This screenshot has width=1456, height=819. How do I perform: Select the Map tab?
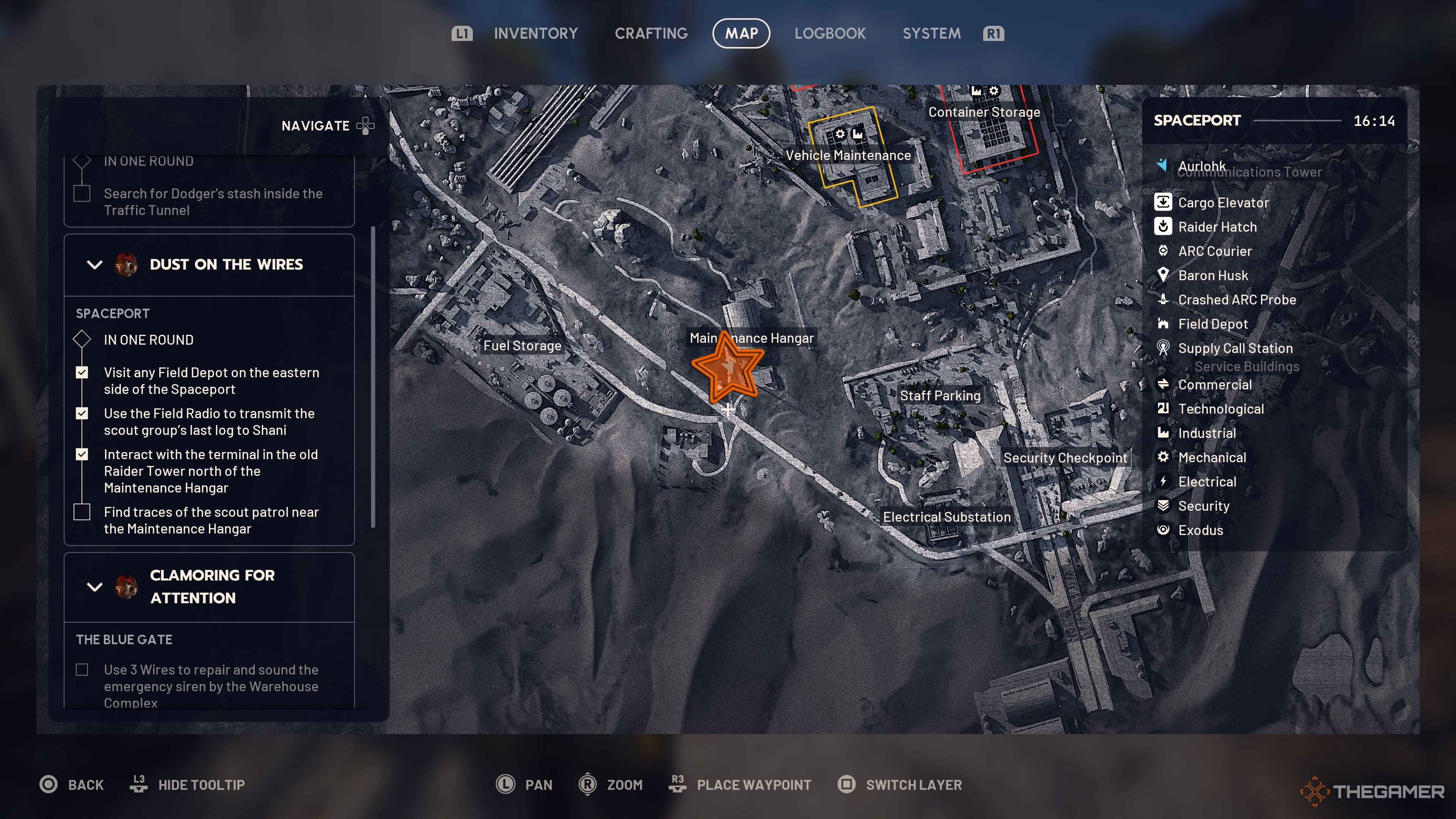coord(741,33)
